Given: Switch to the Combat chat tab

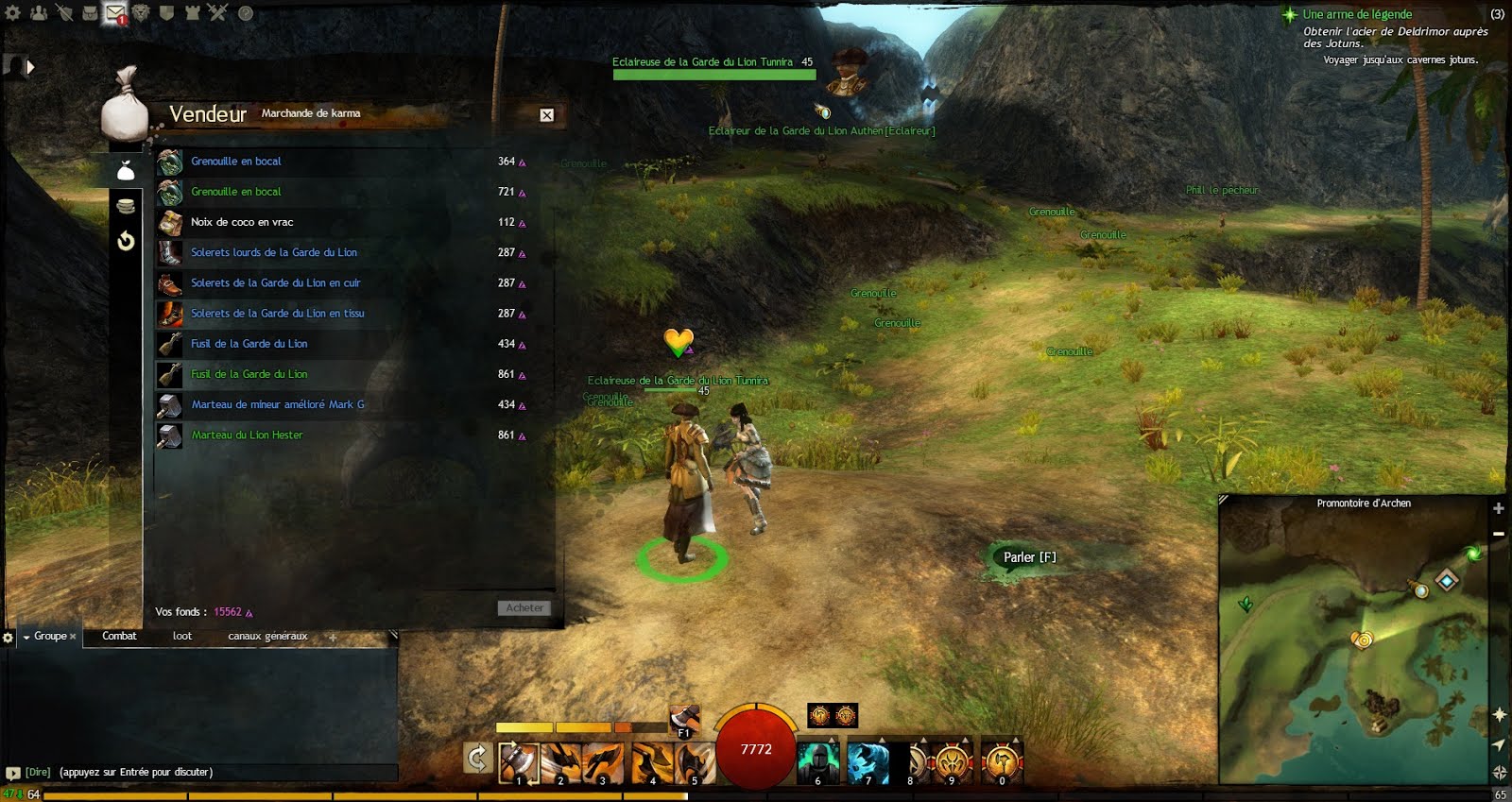Looking at the screenshot, I should pyautogui.click(x=119, y=636).
